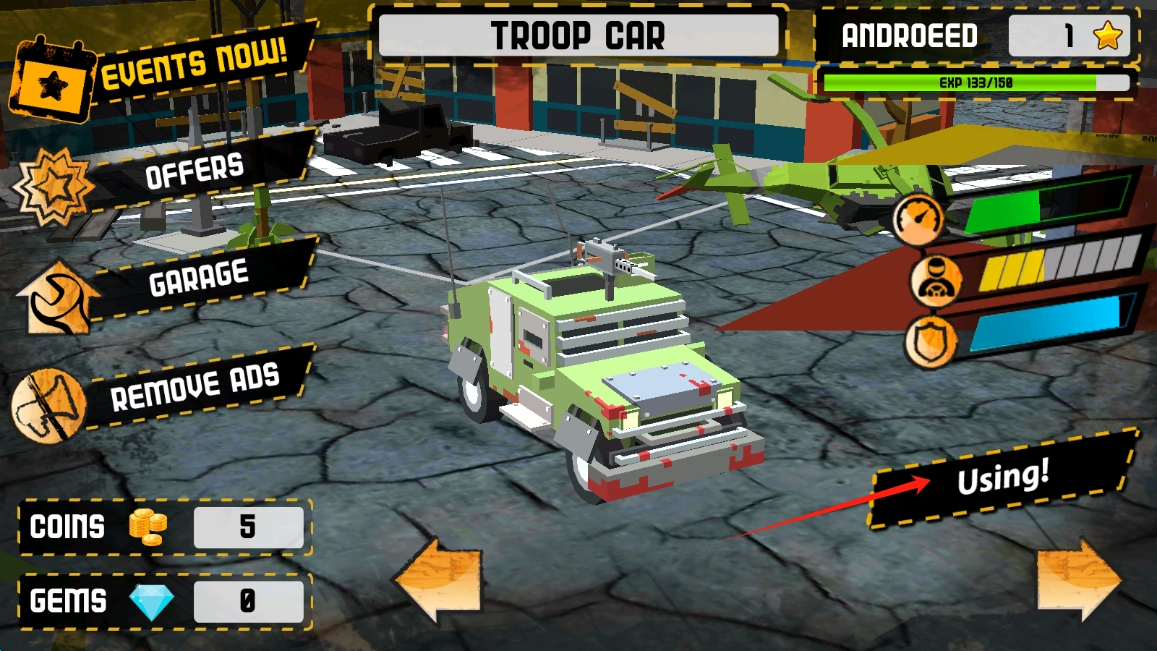Enter the Garage
Viewport: 1157px width, 651px height.
198,278
